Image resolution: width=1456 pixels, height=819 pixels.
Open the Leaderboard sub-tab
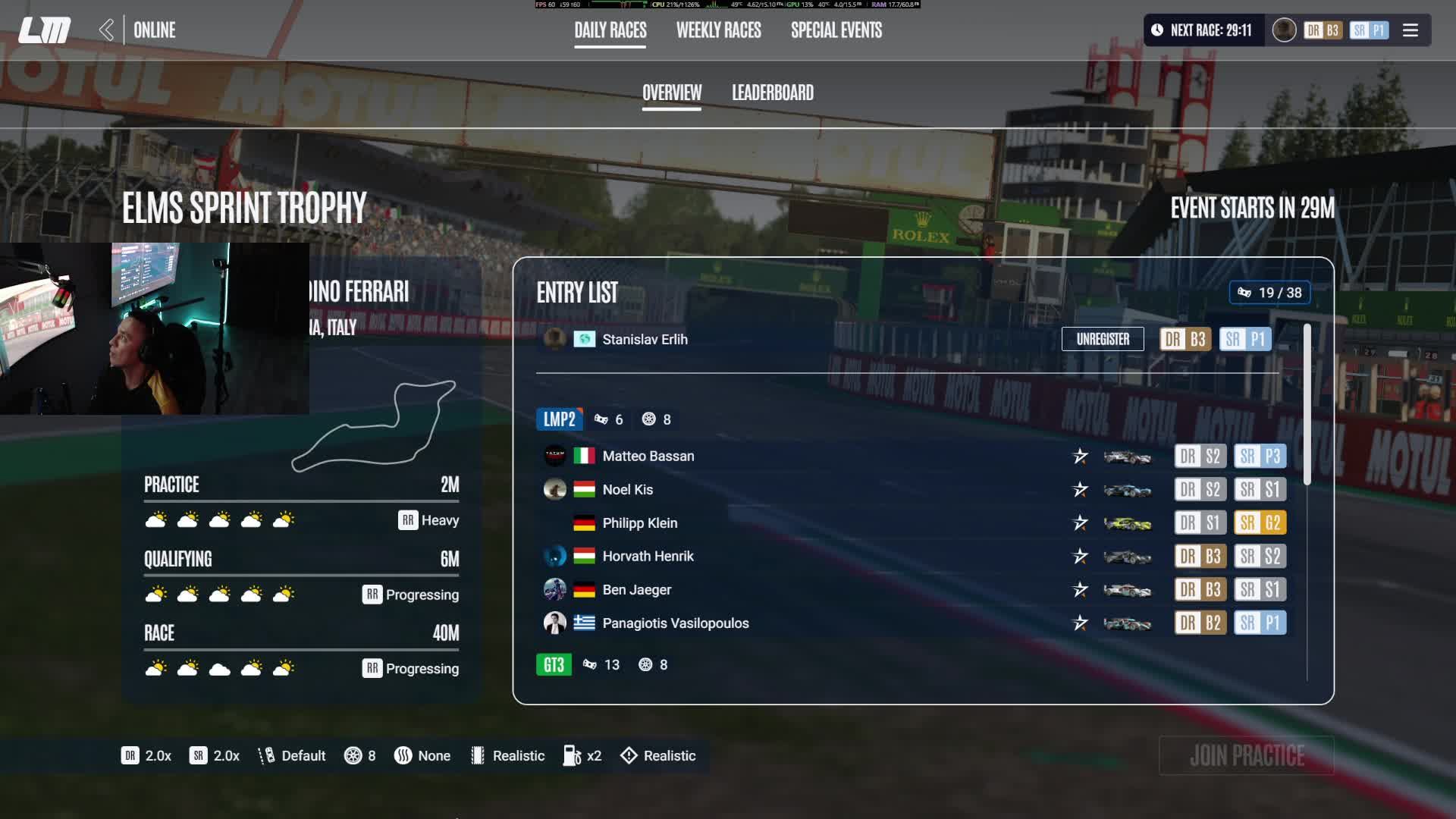[x=772, y=93]
